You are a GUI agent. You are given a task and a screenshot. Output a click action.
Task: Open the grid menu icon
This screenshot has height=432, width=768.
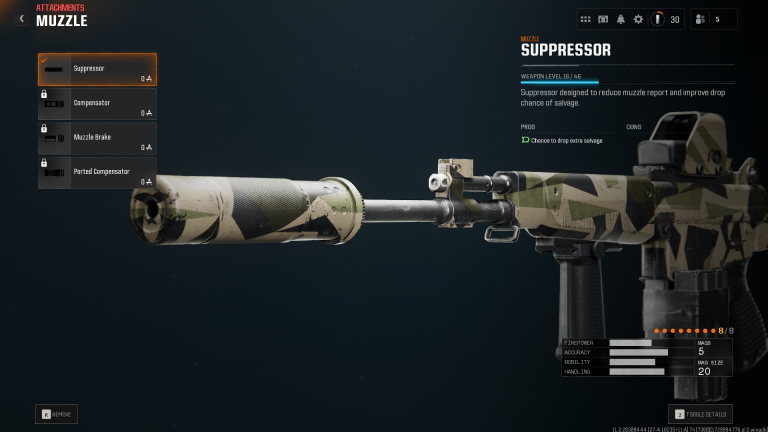pyautogui.click(x=585, y=19)
